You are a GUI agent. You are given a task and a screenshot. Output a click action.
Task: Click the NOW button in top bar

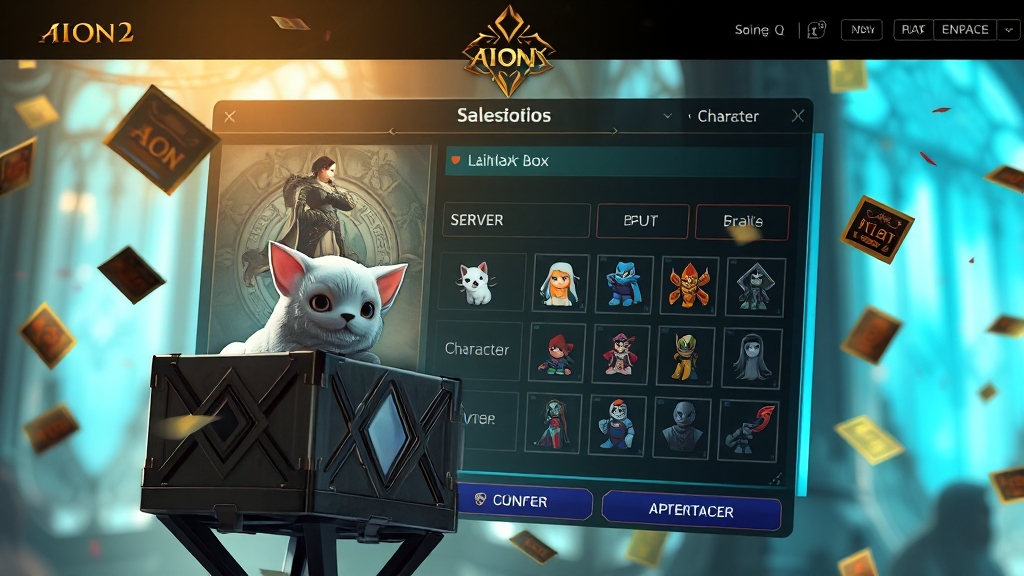(861, 30)
